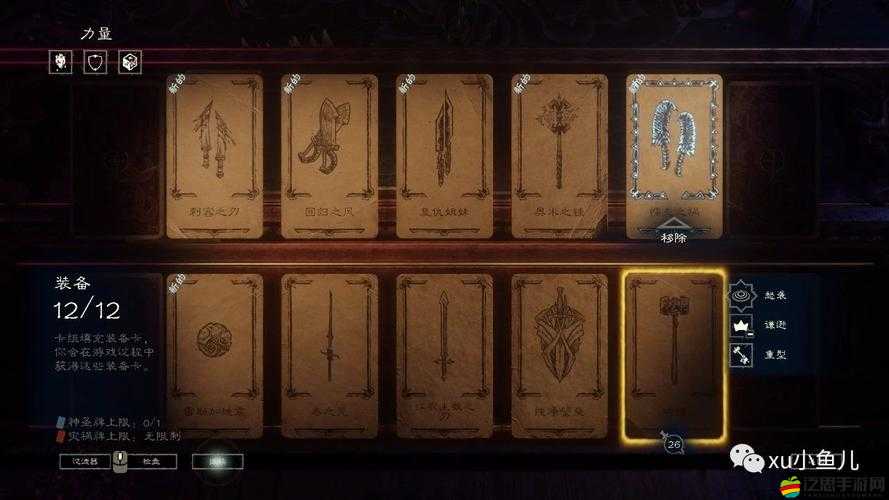This screenshot has height=500, width=889.
Task: Toggle the dice icon filter
Action: tap(131, 62)
